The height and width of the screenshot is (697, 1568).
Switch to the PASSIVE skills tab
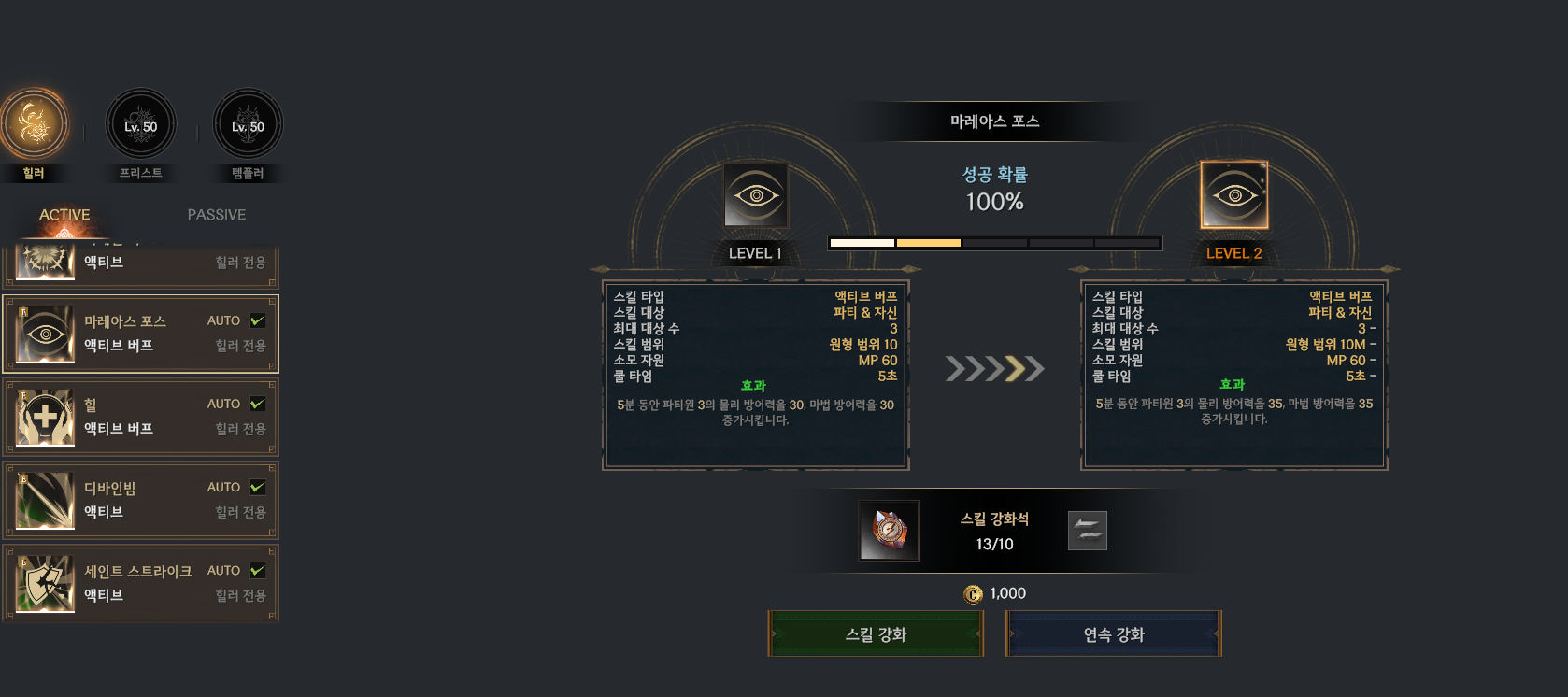(x=217, y=215)
